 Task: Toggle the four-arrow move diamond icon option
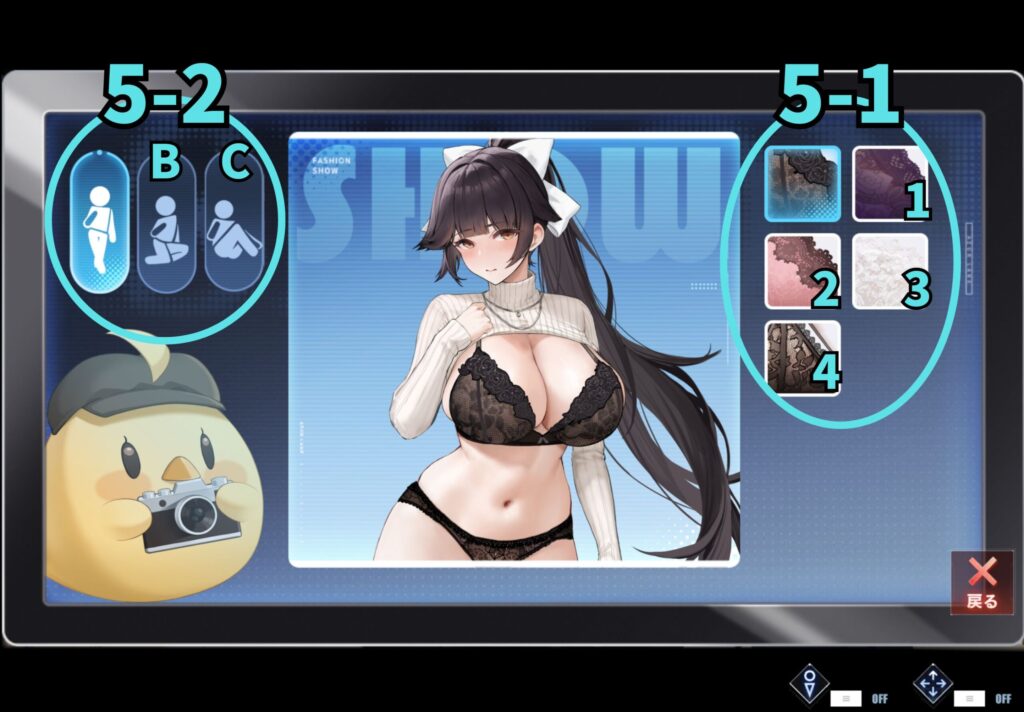click(933, 685)
